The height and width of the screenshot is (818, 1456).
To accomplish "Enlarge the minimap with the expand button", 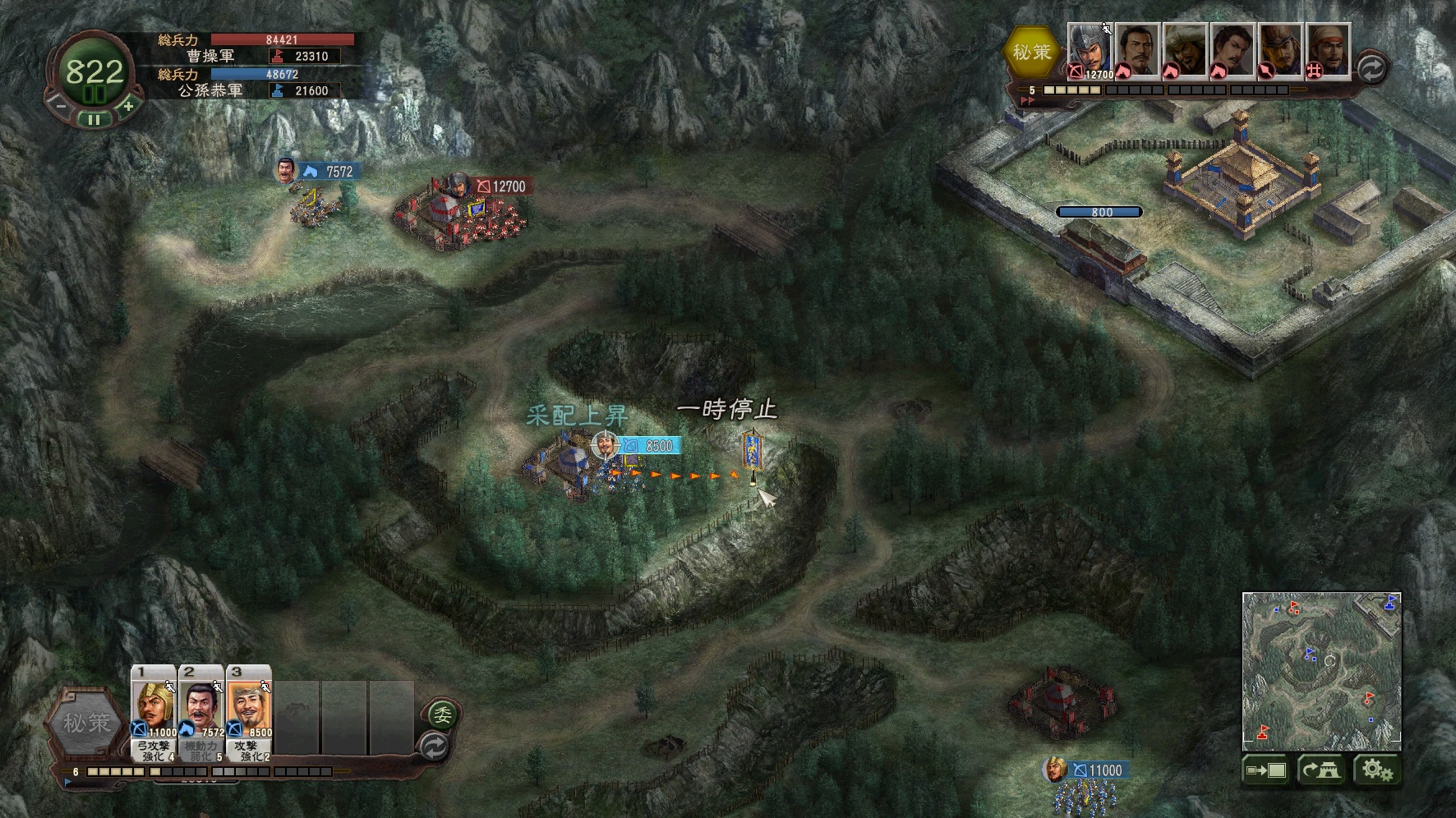I will click(x=1266, y=770).
